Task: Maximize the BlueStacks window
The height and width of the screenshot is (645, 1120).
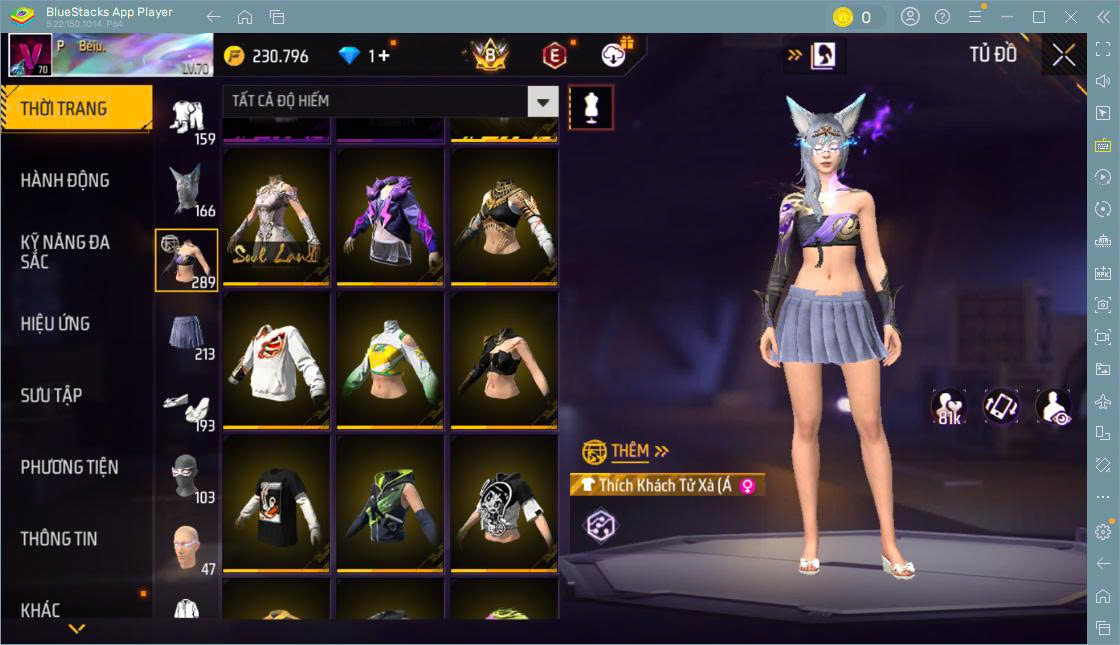Action: coord(1039,17)
